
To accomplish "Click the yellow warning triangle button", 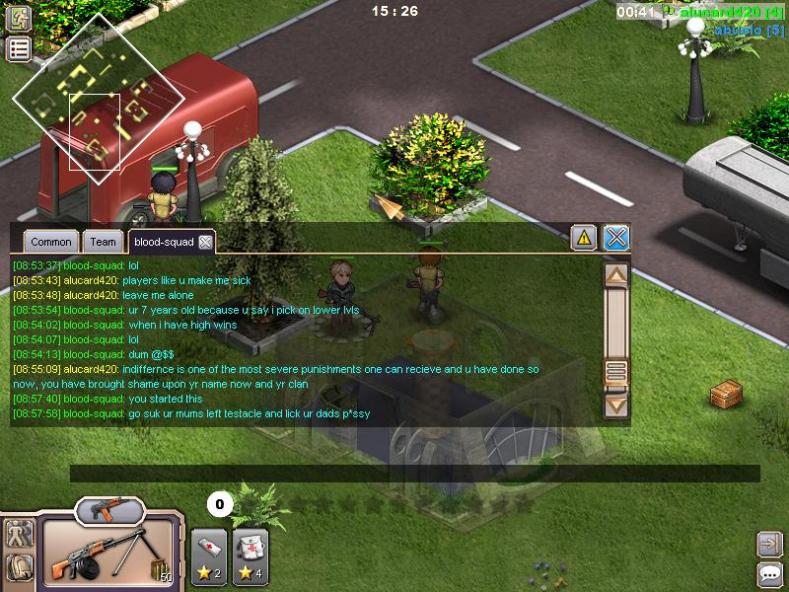I will [x=584, y=238].
